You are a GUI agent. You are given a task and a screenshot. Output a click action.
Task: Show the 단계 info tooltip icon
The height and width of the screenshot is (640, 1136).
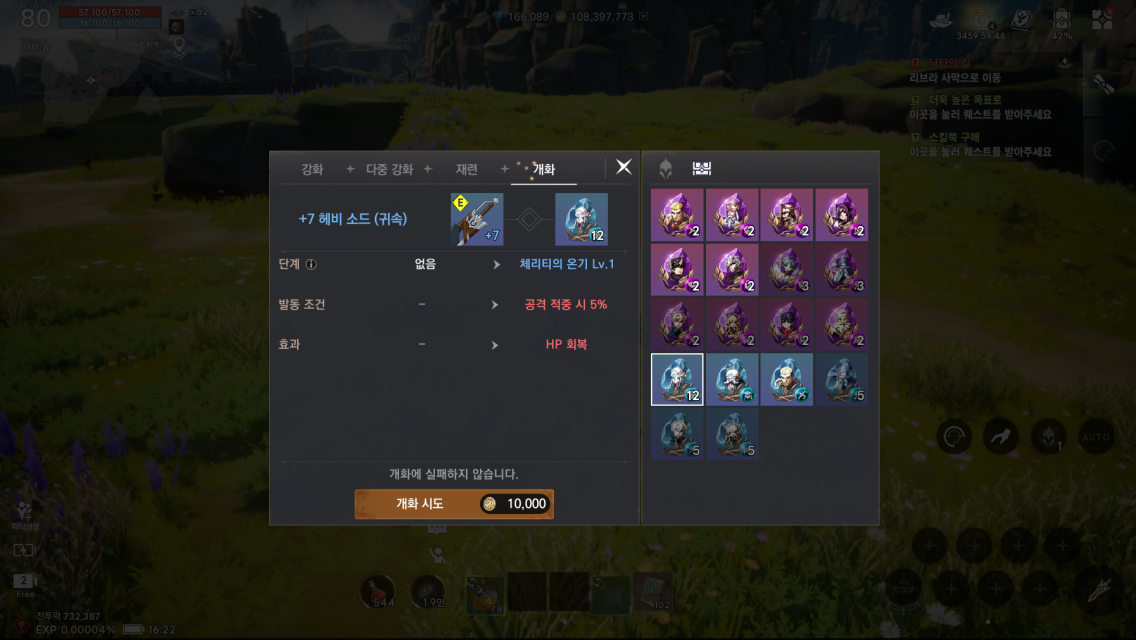[x=311, y=265]
